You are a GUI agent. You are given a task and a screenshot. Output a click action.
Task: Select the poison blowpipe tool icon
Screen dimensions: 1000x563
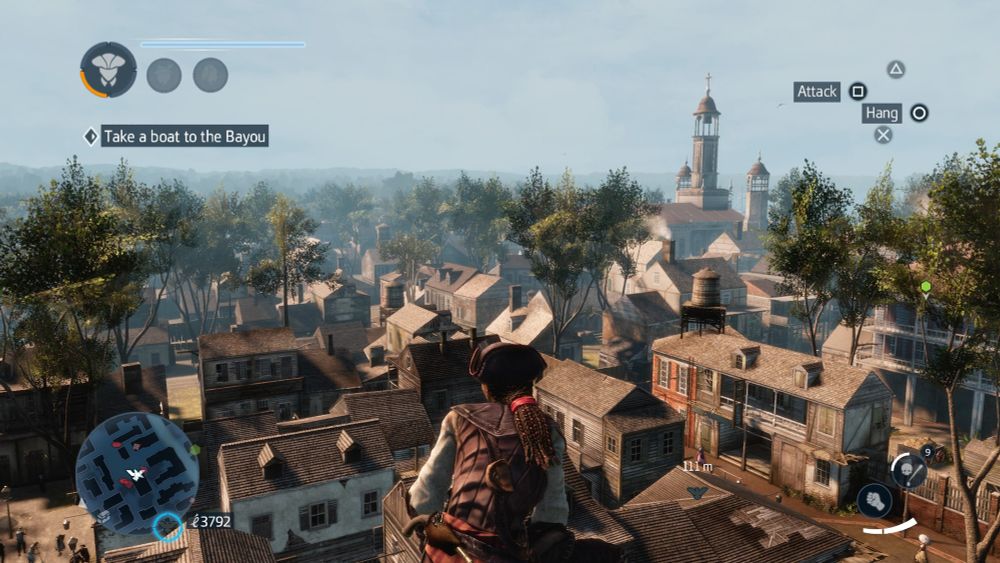(x=908, y=468)
